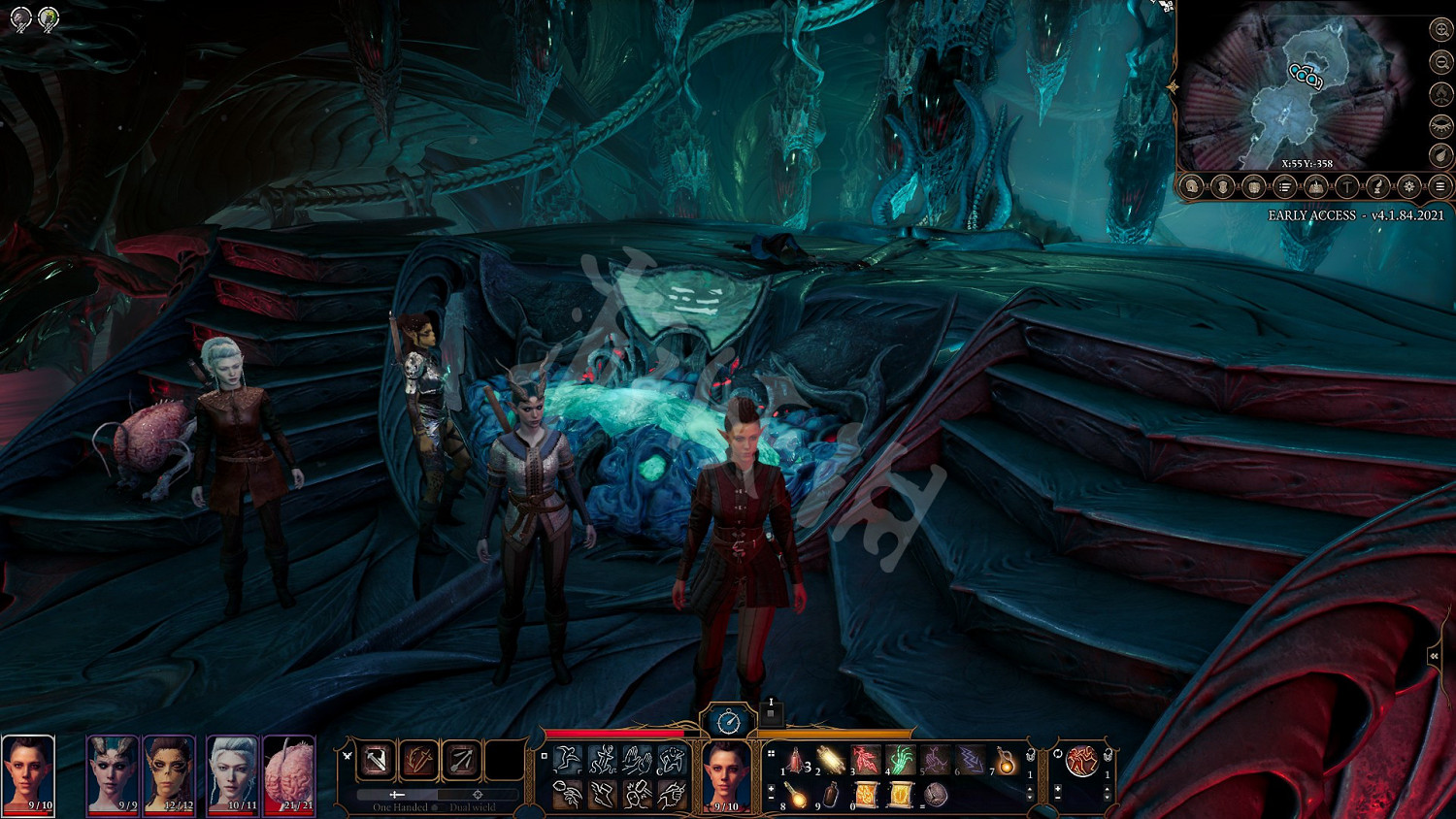Zoom in on the minimap
Viewport: 1456px width, 819px height.
[x=1441, y=31]
